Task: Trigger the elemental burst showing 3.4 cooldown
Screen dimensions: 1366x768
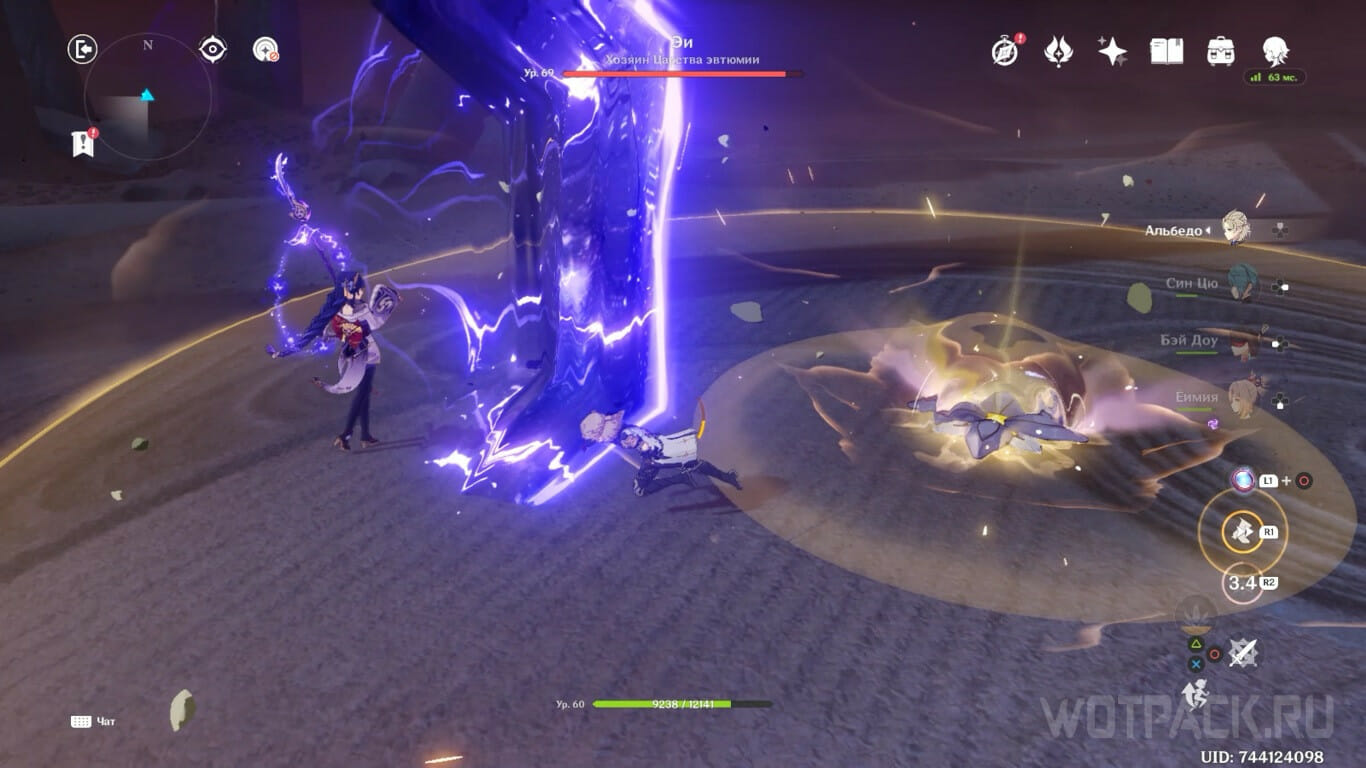Action: coord(1241,583)
